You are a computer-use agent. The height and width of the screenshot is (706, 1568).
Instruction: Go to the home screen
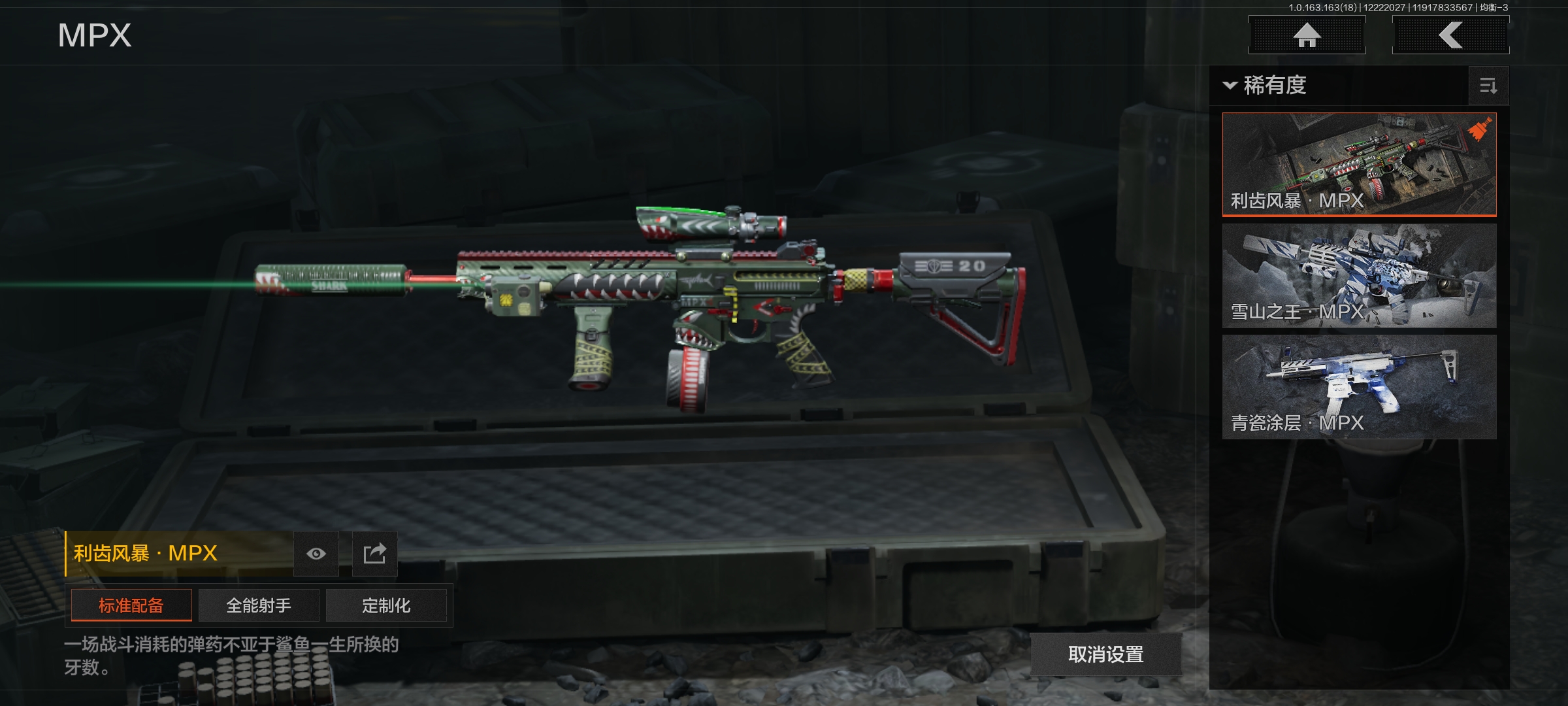(1307, 35)
